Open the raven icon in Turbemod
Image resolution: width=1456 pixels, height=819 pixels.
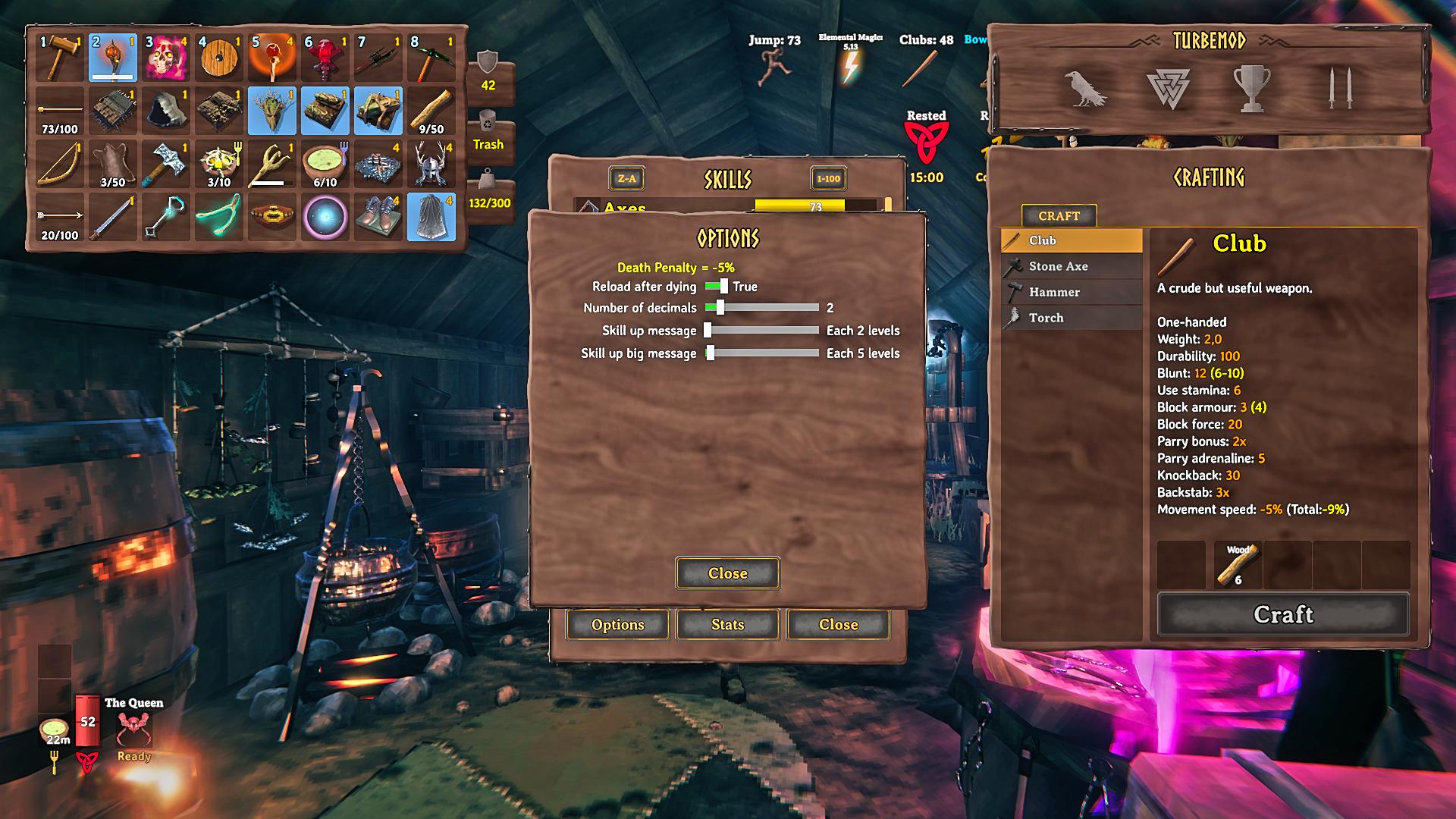tap(1084, 89)
